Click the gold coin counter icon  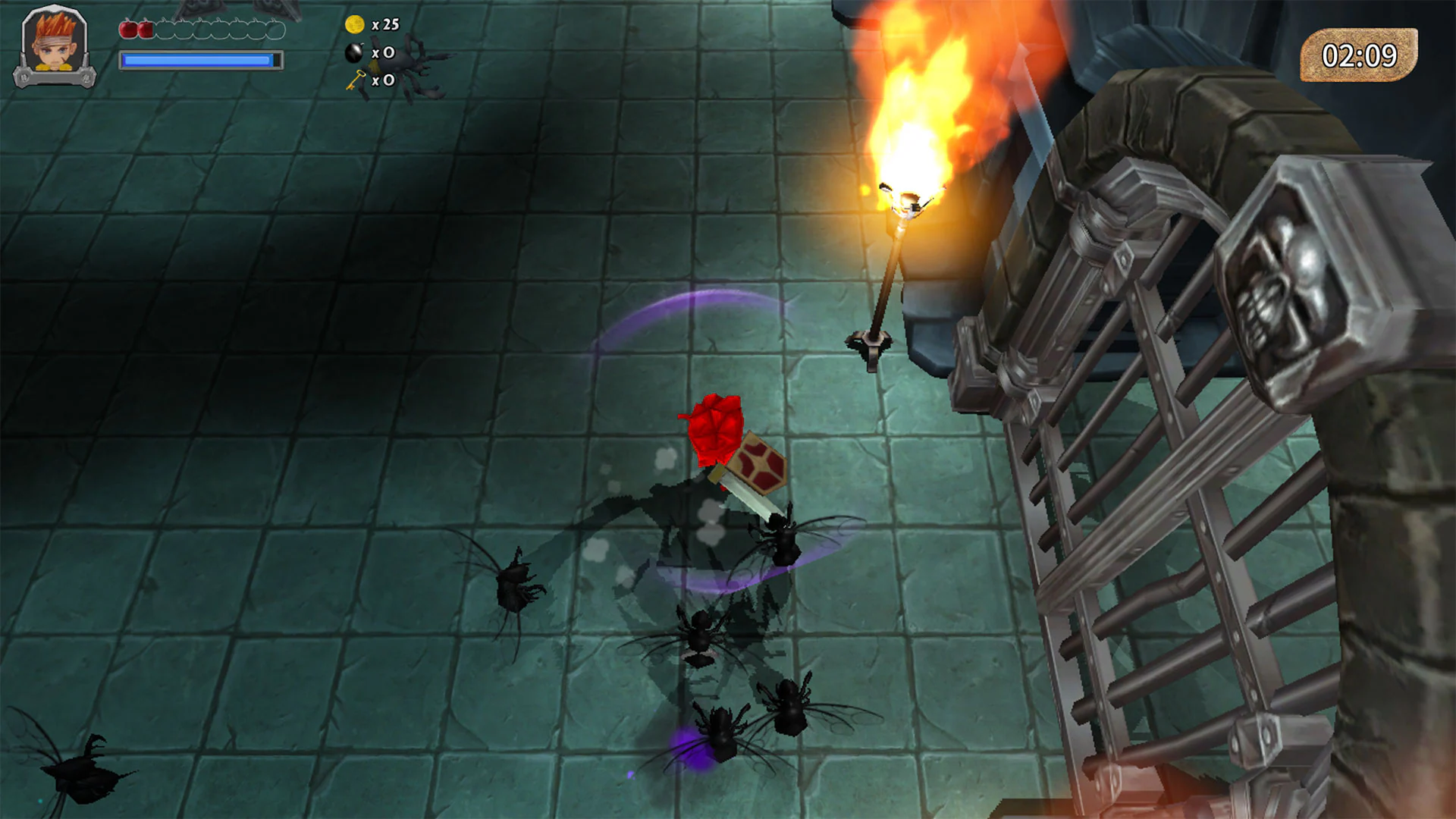(x=353, y=24)
